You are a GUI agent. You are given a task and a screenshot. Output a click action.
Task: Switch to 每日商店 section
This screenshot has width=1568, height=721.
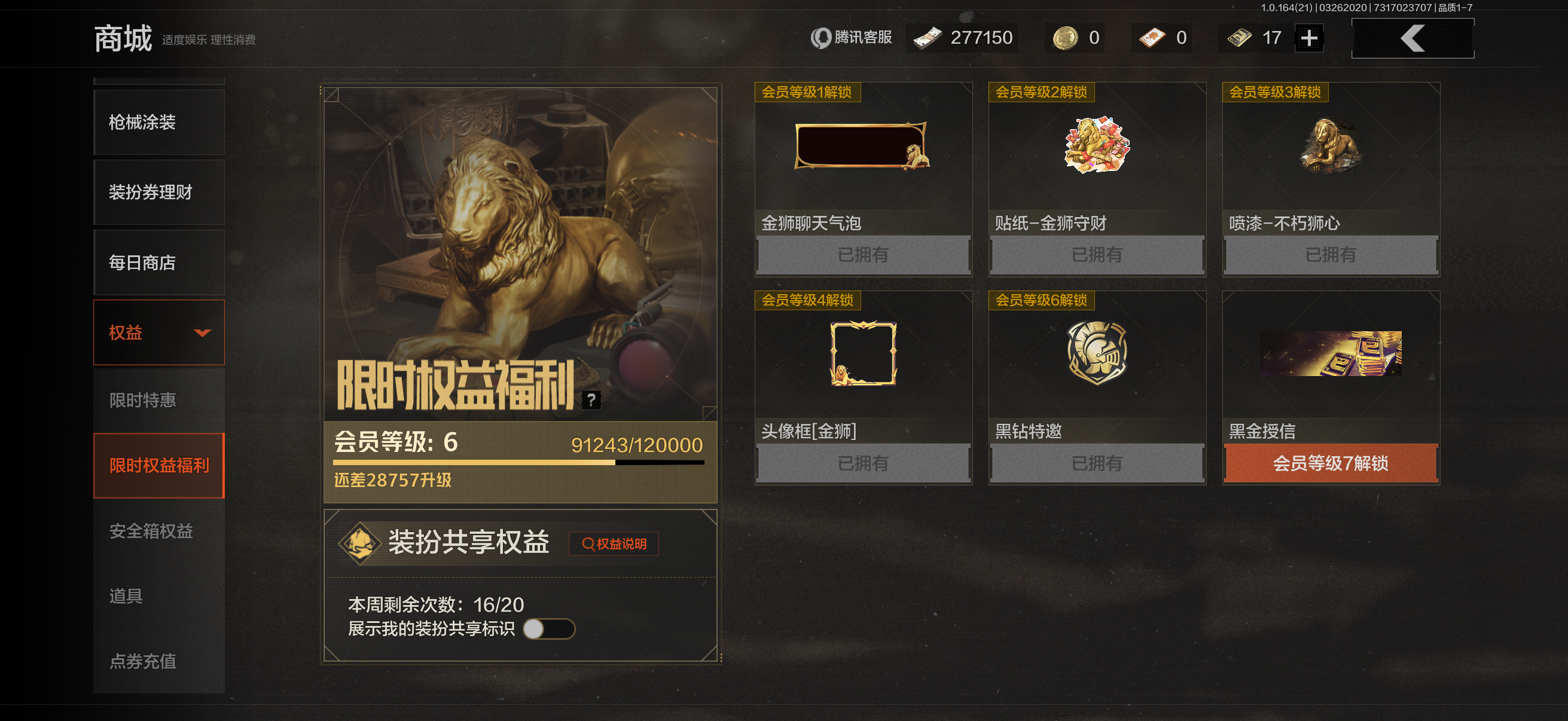tap(141, 262)
